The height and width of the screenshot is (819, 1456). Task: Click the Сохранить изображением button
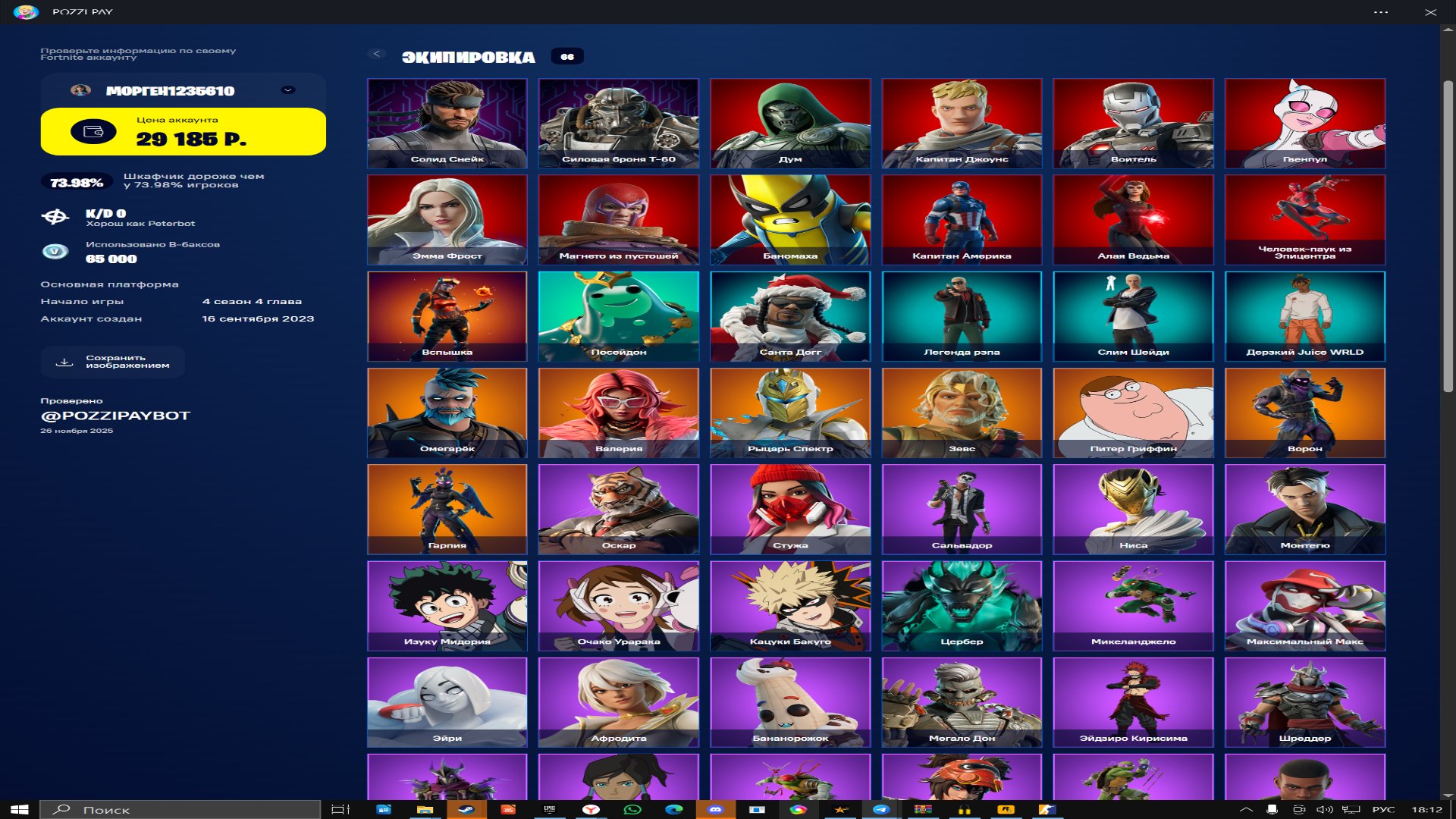[x=111, y=362]
